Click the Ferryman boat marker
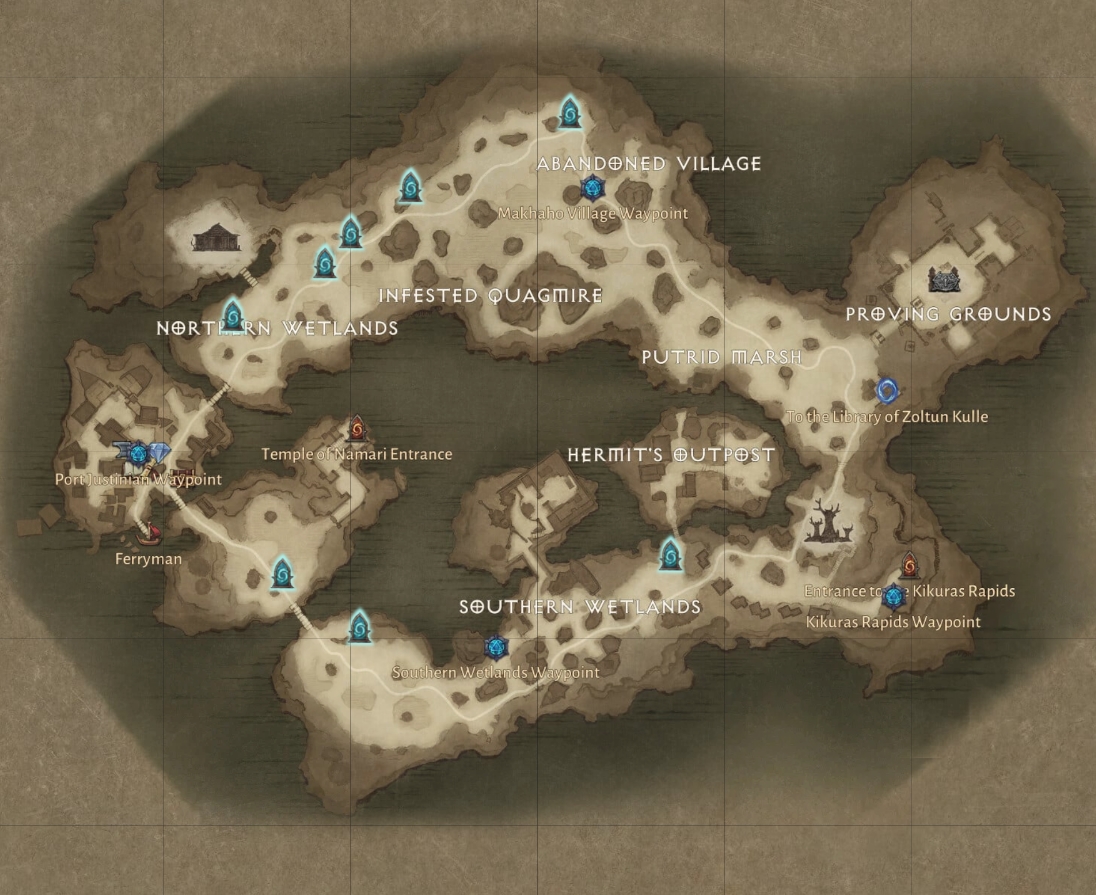This screenshot has height=895, width=1096. (151, 535)
